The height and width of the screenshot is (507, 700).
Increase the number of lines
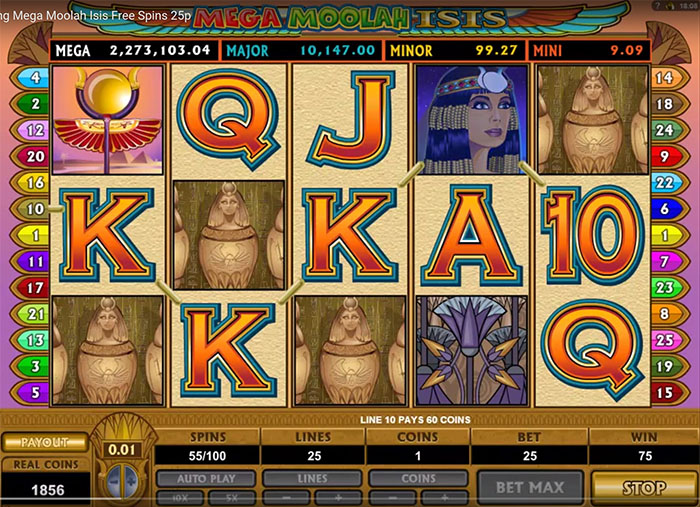(338, 496)
